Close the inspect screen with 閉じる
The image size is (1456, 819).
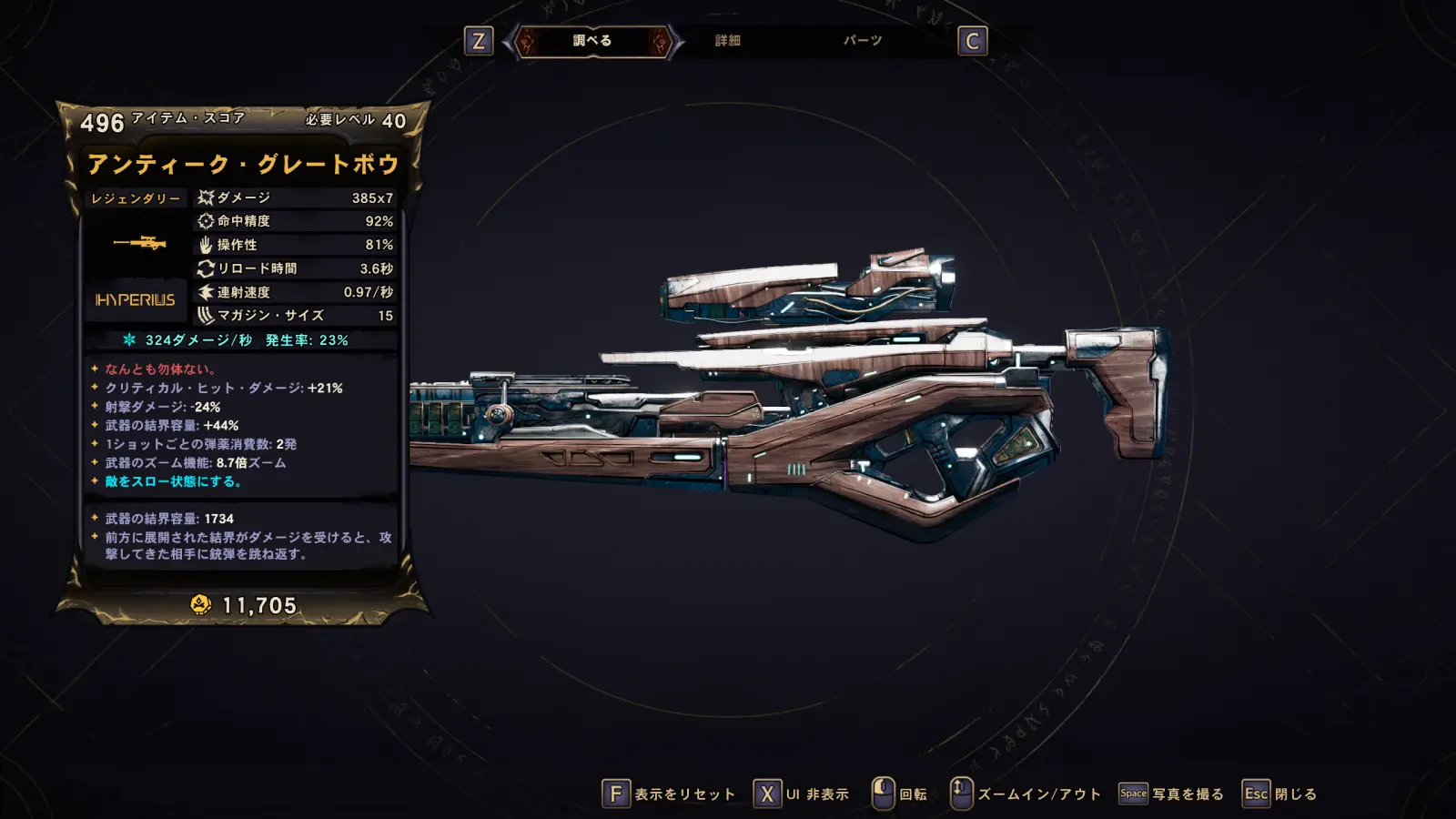point(1280,794)
